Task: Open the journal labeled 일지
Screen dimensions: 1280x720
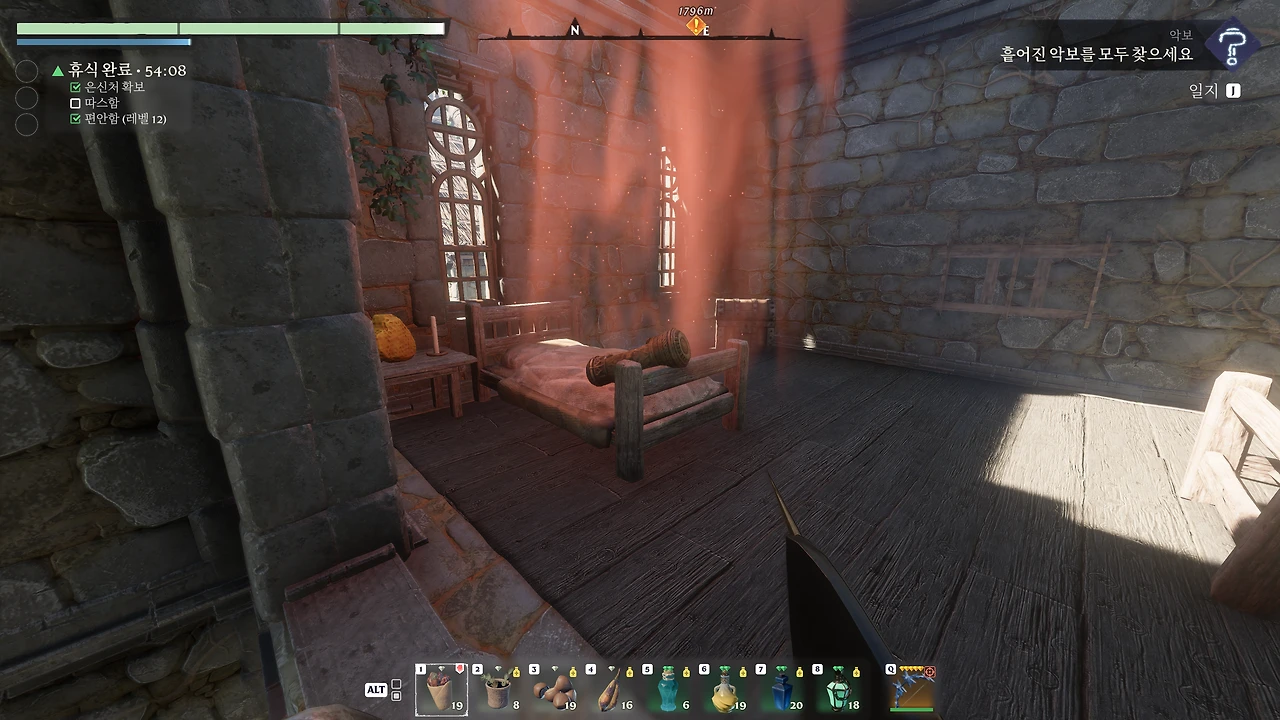Action: pos(1214,91)
